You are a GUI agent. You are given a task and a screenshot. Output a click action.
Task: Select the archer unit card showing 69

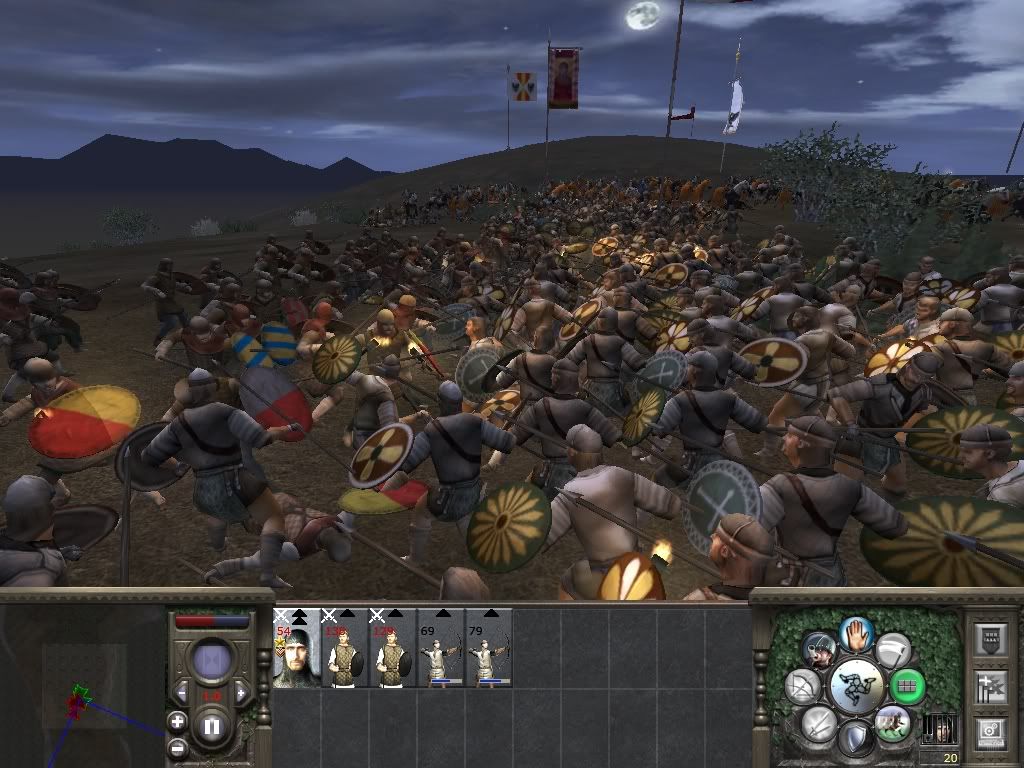pyautogui.click(x=440, y=648)
